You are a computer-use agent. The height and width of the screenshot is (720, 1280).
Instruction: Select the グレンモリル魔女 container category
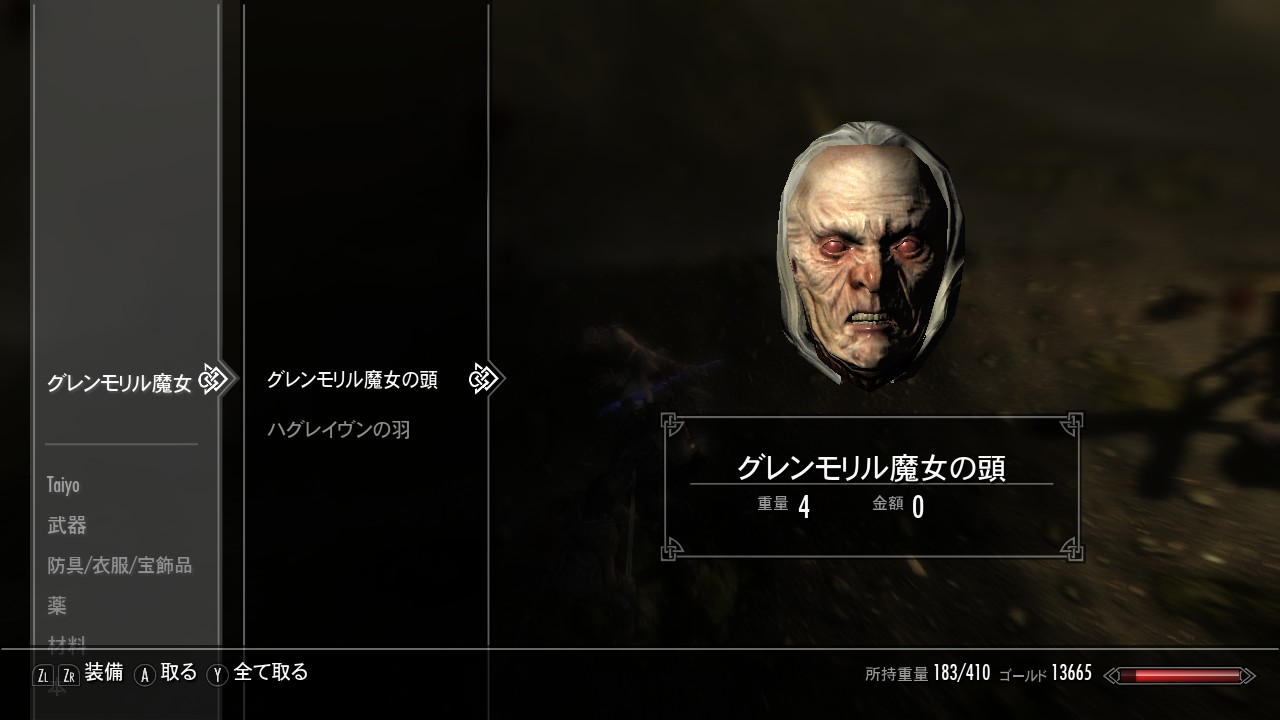[118, 383]
